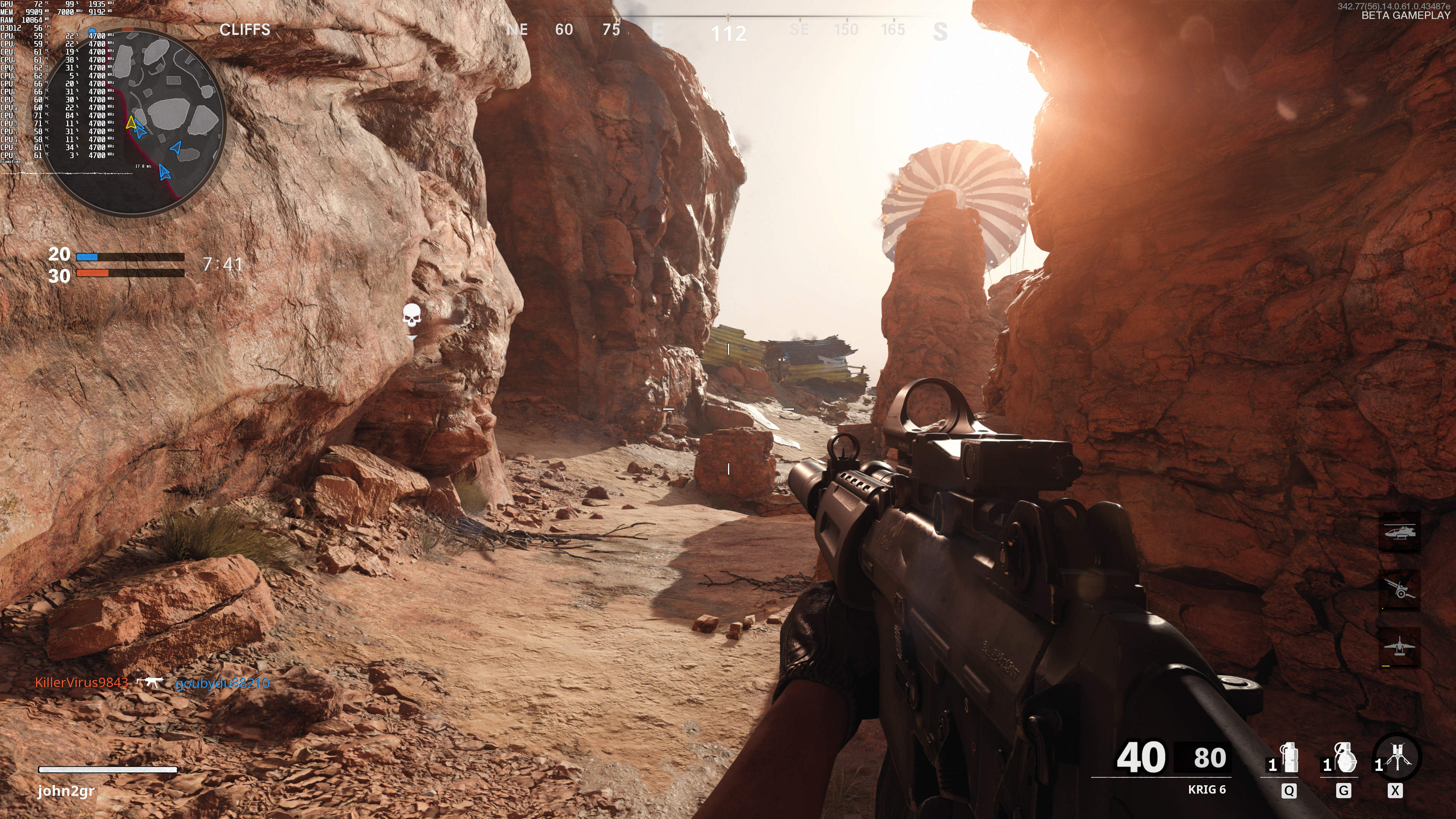The height and width of the screenshot is (819, 1456).
Task: Select the tactical smoke grenade icon
Action: point(1289,758)
